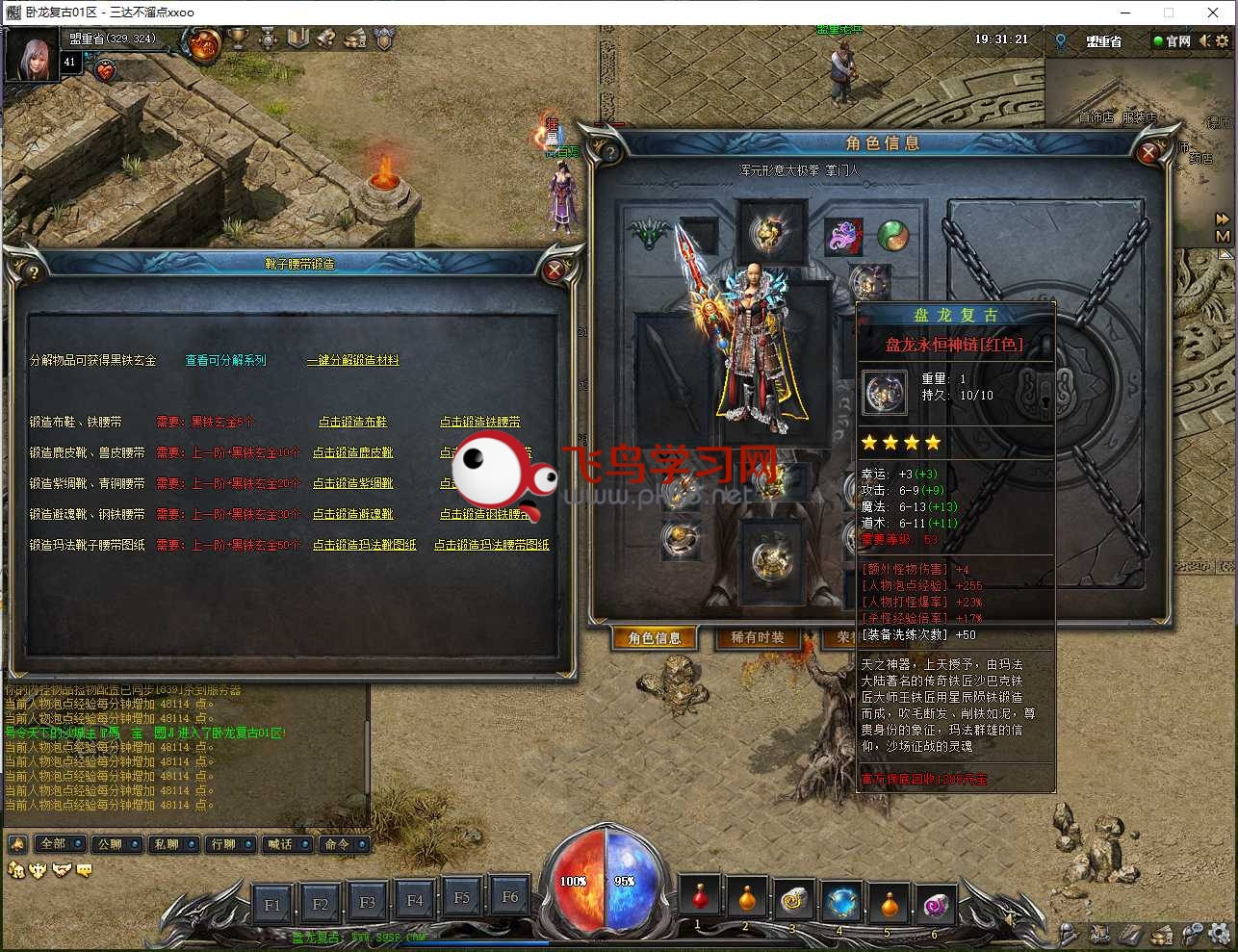The height and width of the screenshot is (952, 1238).
Task: Toggle the 私聊 private chat channel
Action: coord(173,844)
